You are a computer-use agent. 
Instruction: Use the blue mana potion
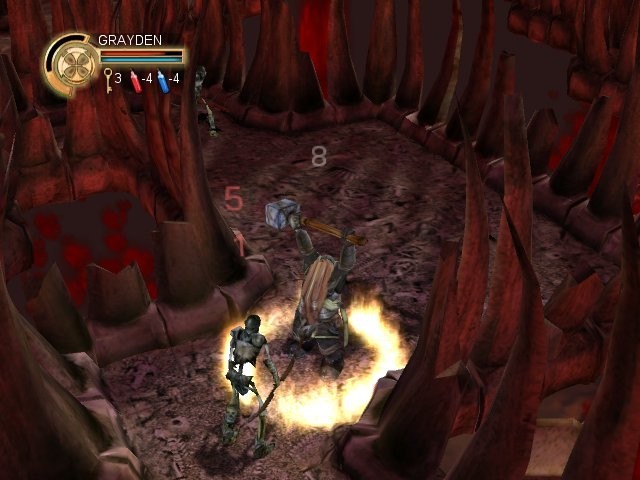pos(161,79)
